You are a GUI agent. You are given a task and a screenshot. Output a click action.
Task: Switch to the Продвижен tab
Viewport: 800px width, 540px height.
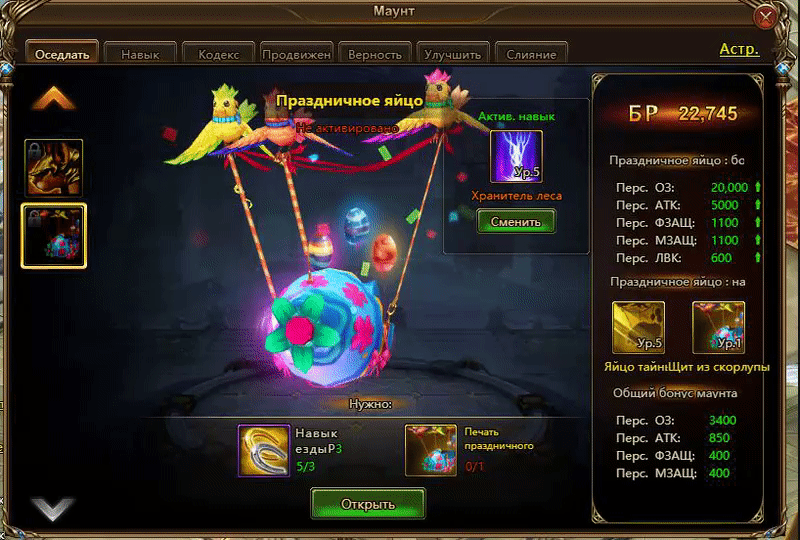point(297,54)
